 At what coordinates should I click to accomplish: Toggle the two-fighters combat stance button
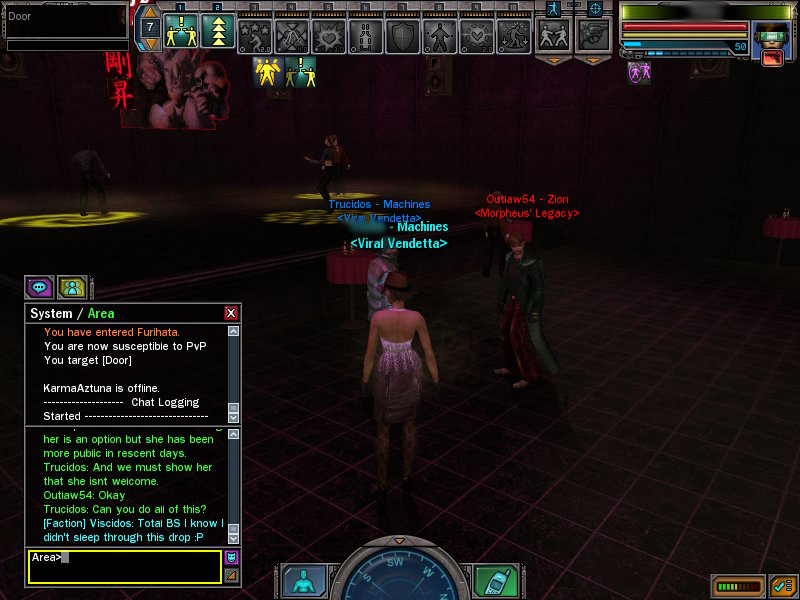(x=553, y=36)
